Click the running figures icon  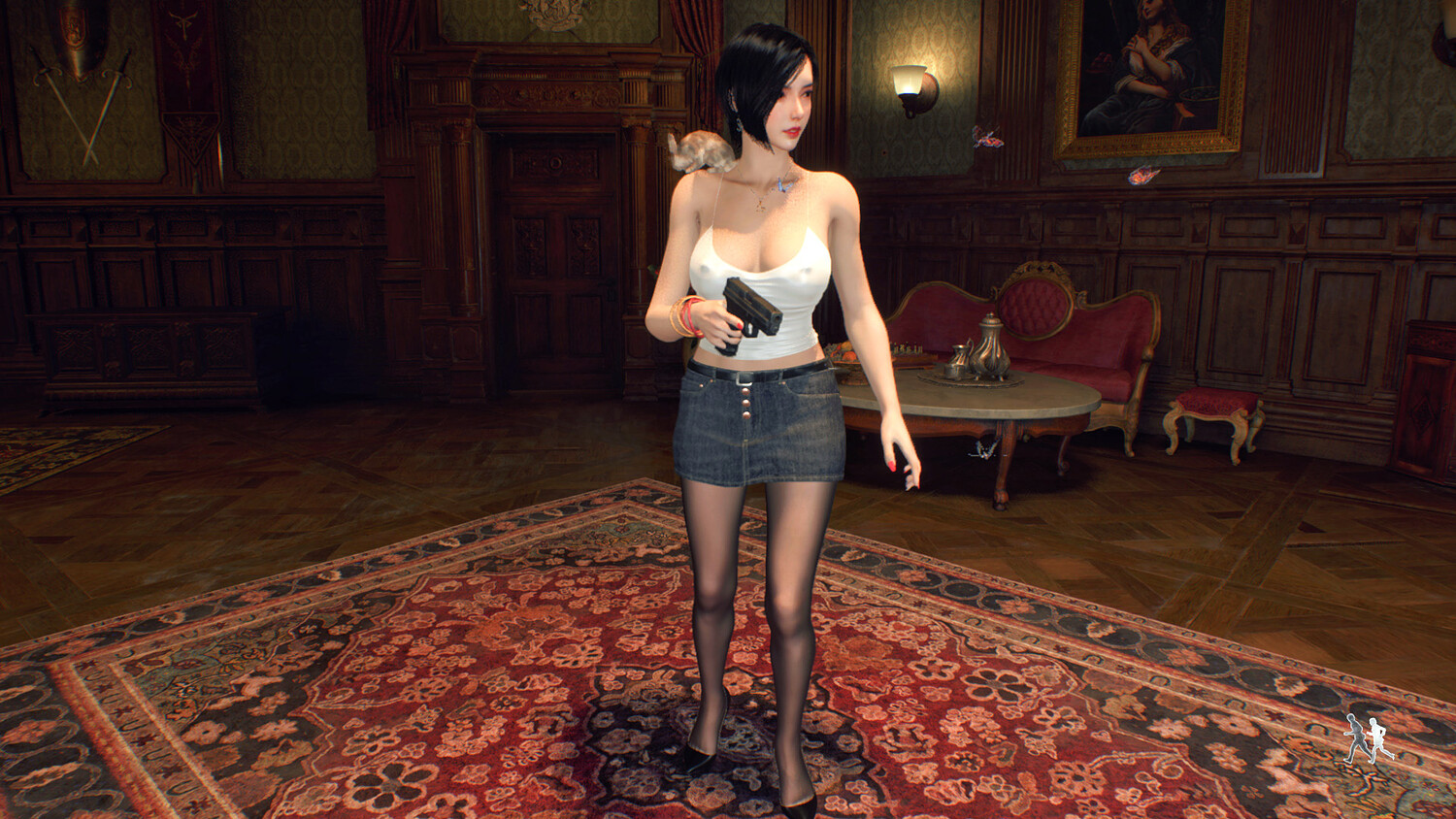coord(1368,738)
